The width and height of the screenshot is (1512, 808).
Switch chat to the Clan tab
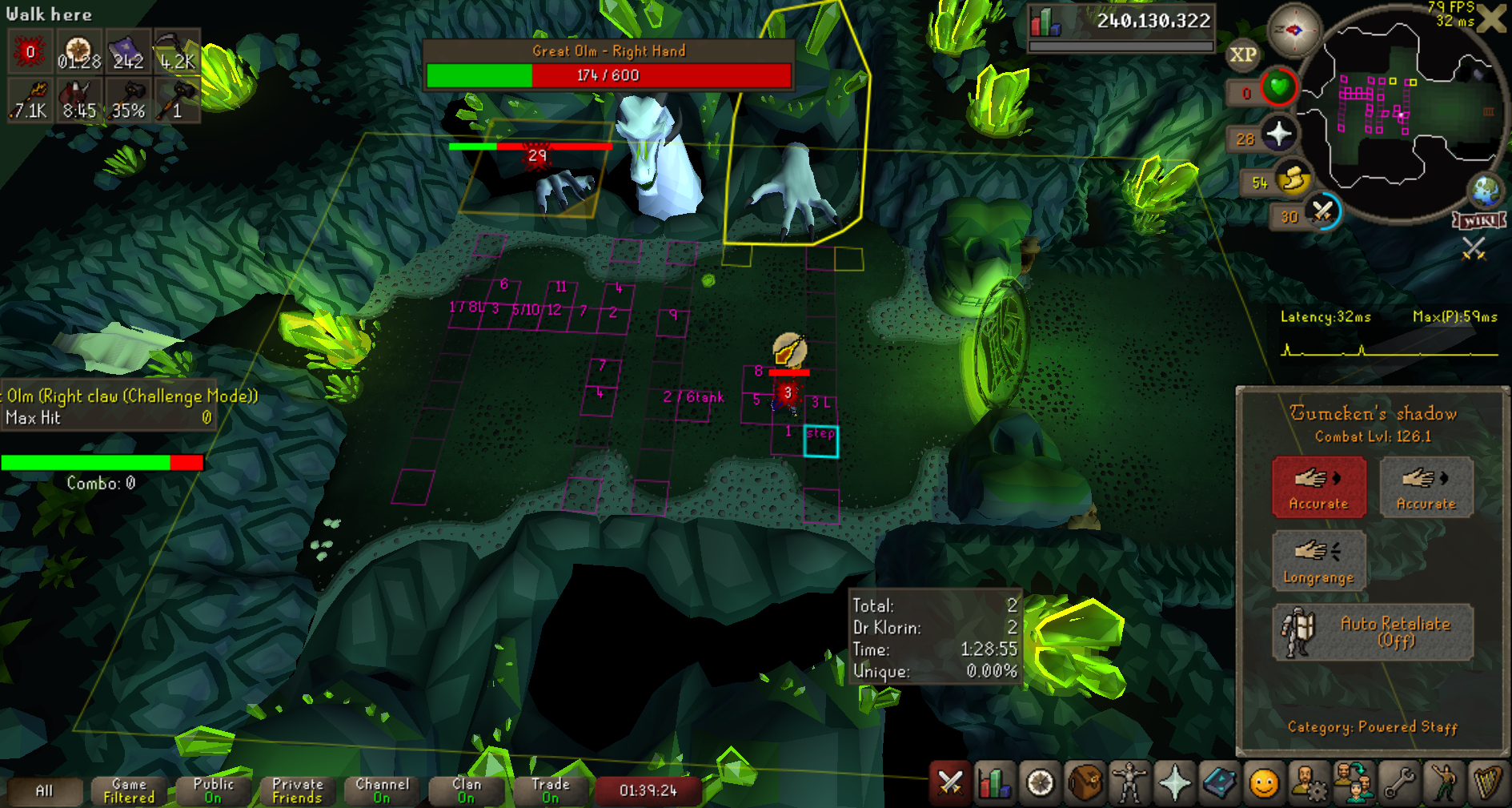467,790
